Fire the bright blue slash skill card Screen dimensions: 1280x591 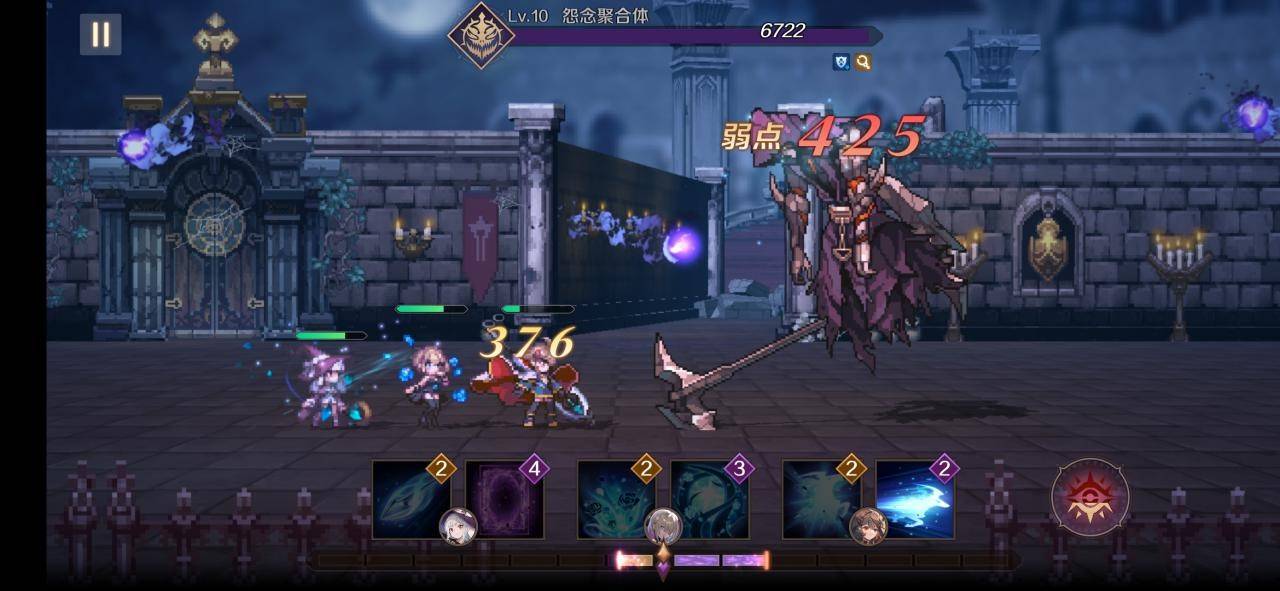(914, 499)
